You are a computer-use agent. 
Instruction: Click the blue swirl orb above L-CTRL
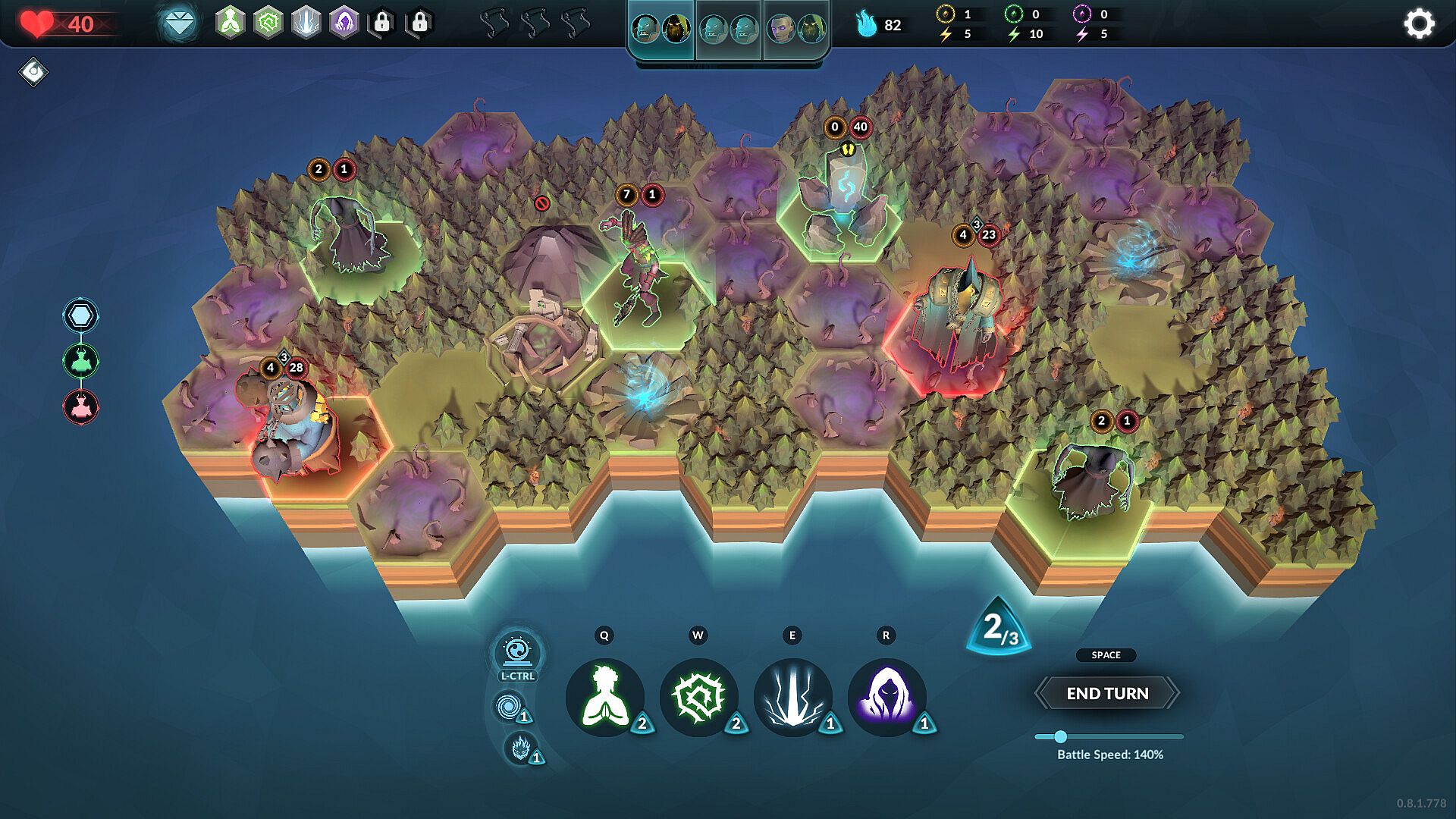click(x=517, y=651)
